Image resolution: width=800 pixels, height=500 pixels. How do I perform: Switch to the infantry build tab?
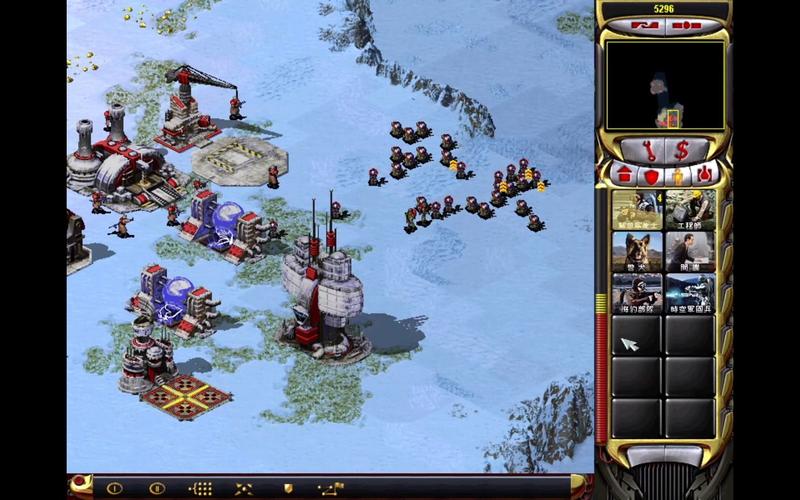point(679,176)
